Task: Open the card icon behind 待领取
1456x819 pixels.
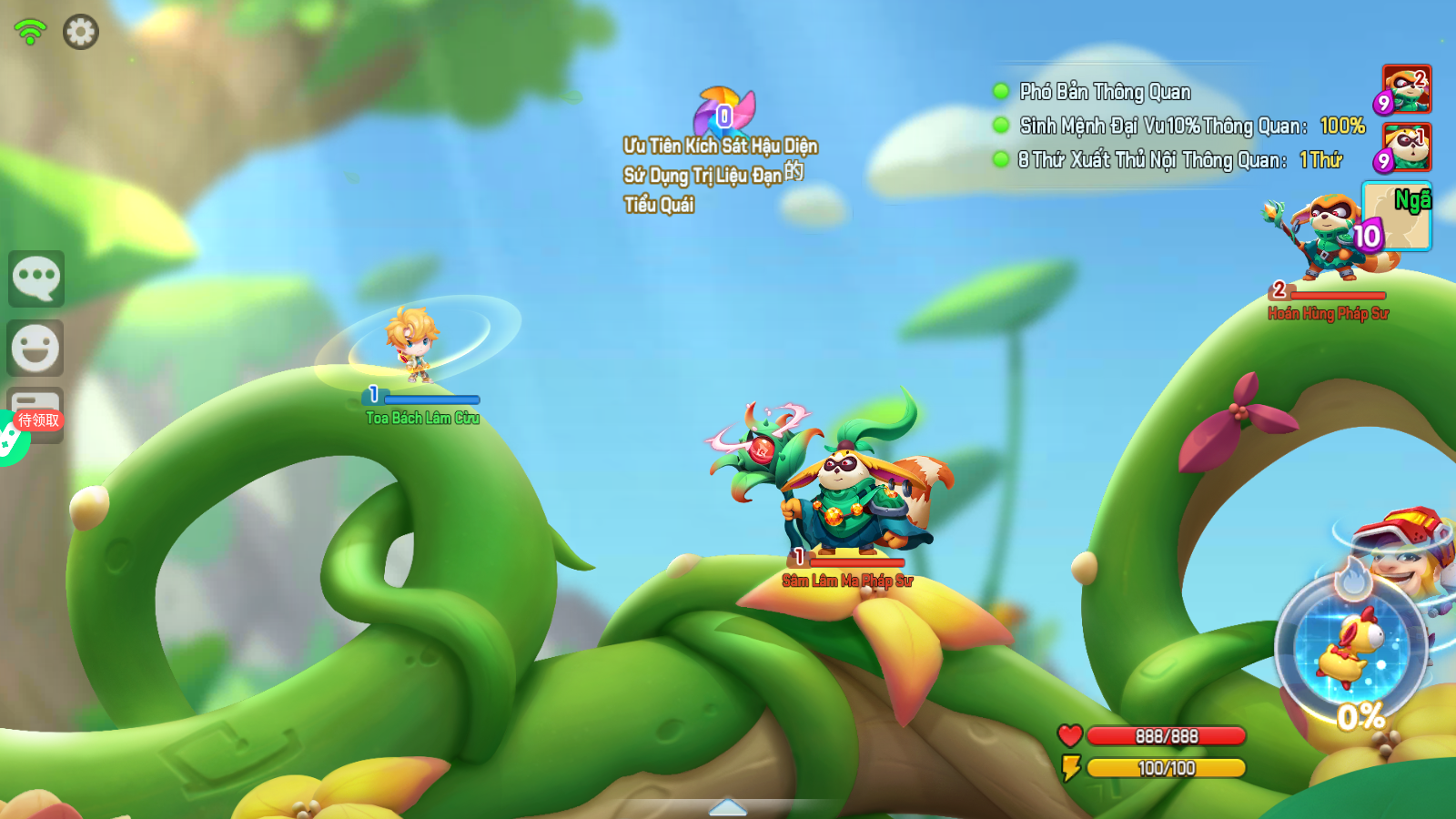Action: coord(38,401)
